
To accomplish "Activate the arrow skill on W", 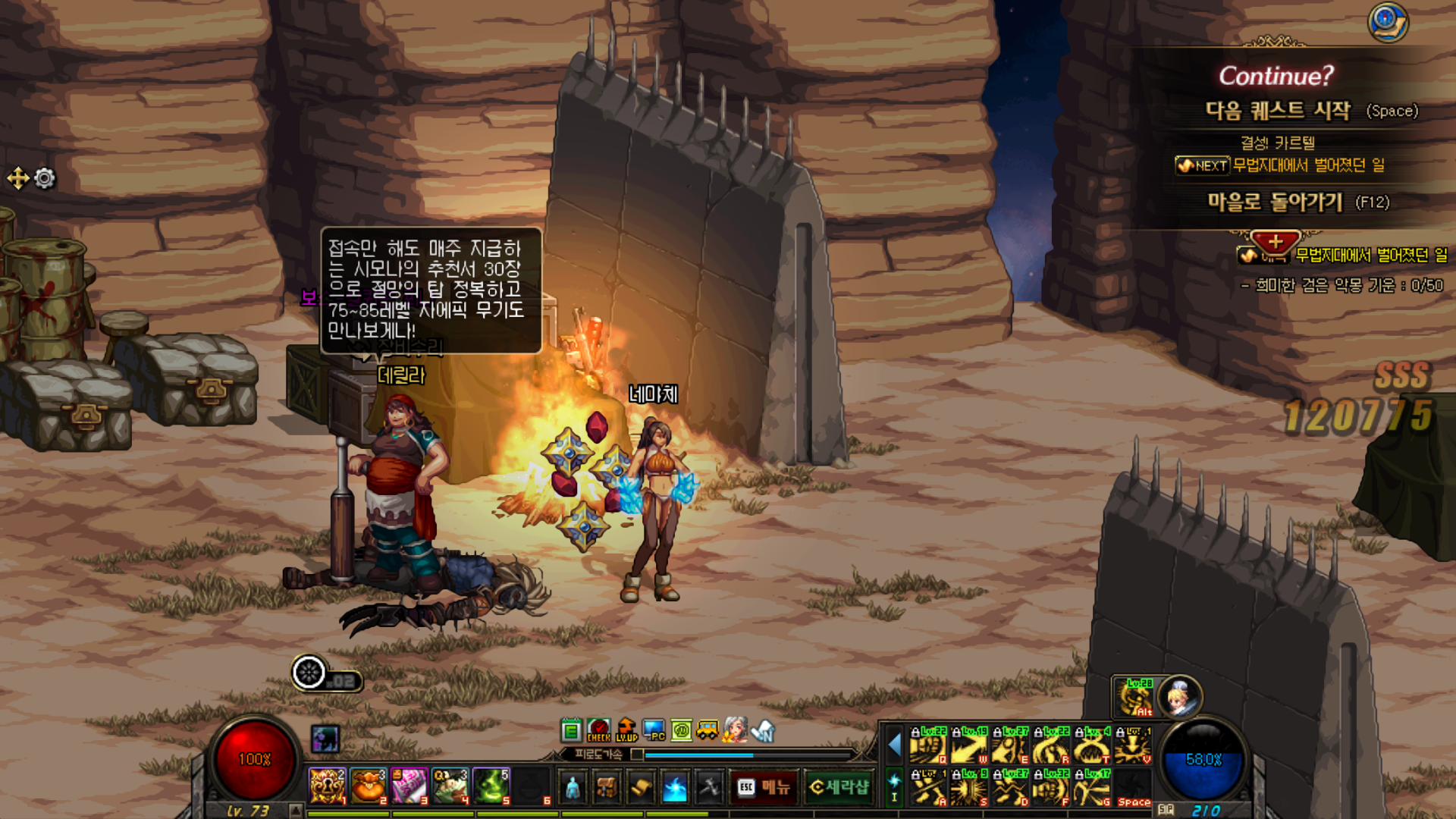I will pyautogui.click(x=969, y=745).
